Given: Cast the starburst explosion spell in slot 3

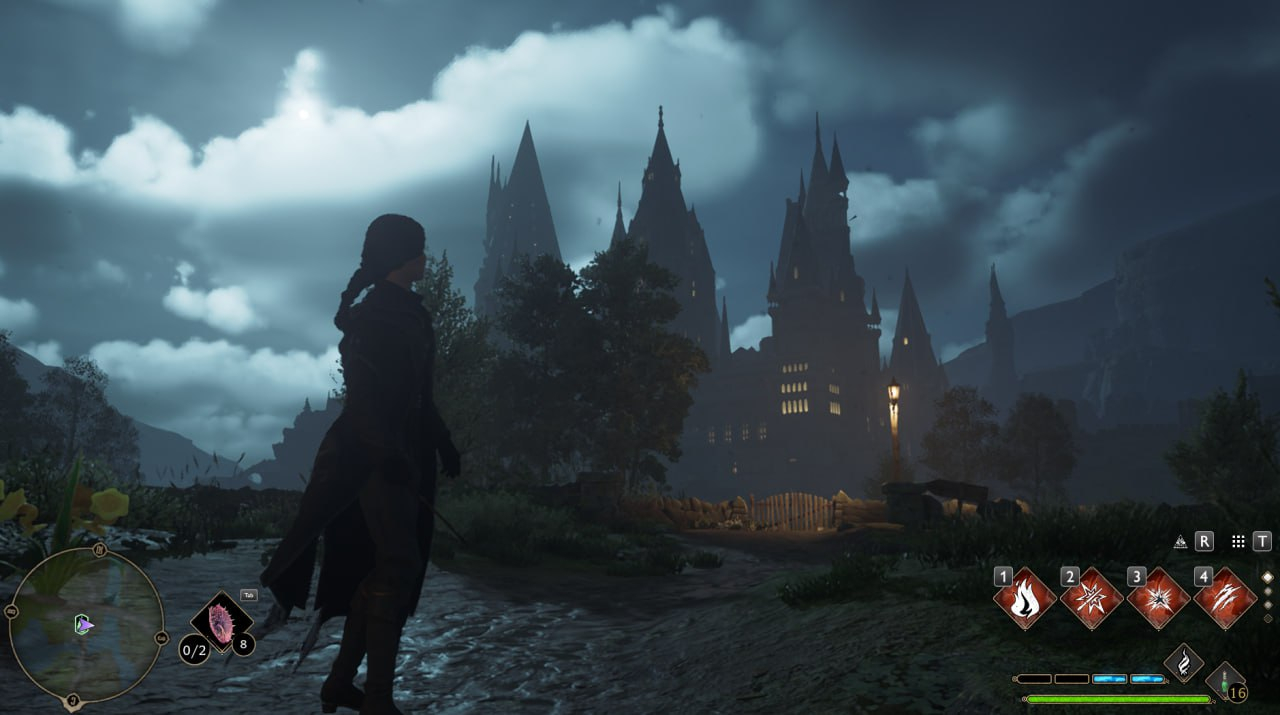Looking at the screenshot, I should [x=1158, y=599].
